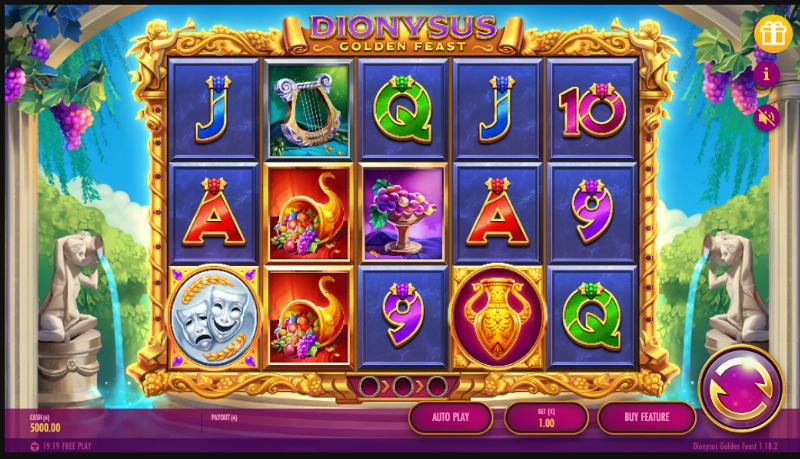Toggle the muted sound icon
Screen dimensions: 800x459
[767, 117]
